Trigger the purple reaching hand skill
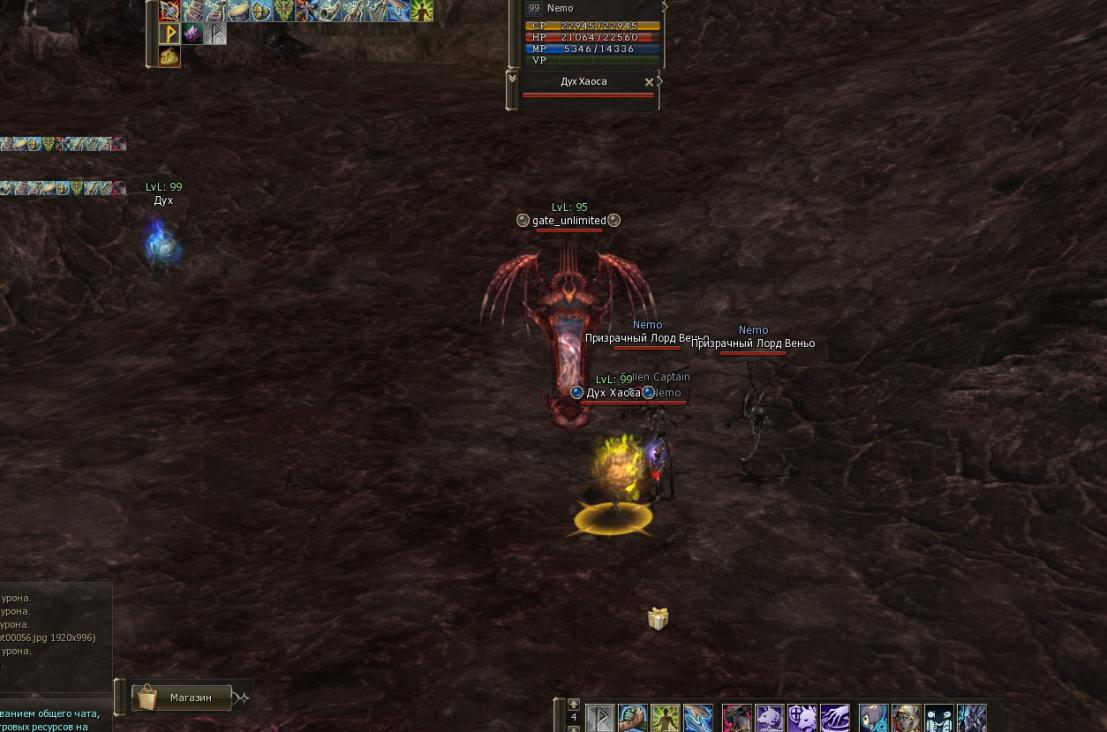The width and height of the screenshot is (1107, 732). (x=835, y=717)
